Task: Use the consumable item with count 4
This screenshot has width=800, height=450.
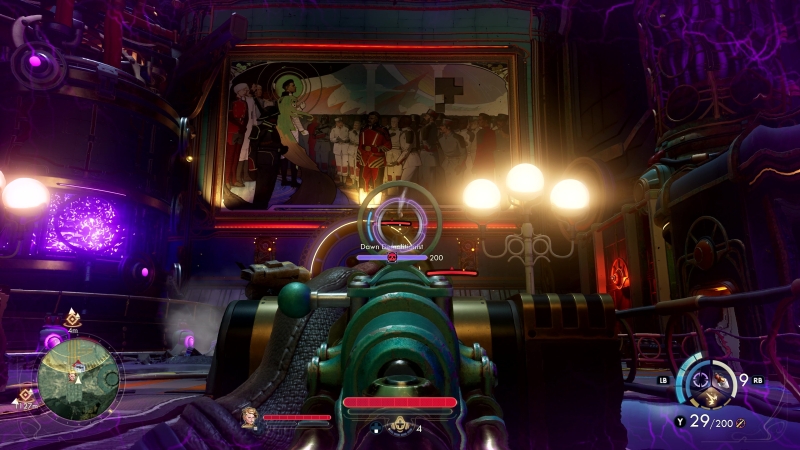Action: coord(400,425)
